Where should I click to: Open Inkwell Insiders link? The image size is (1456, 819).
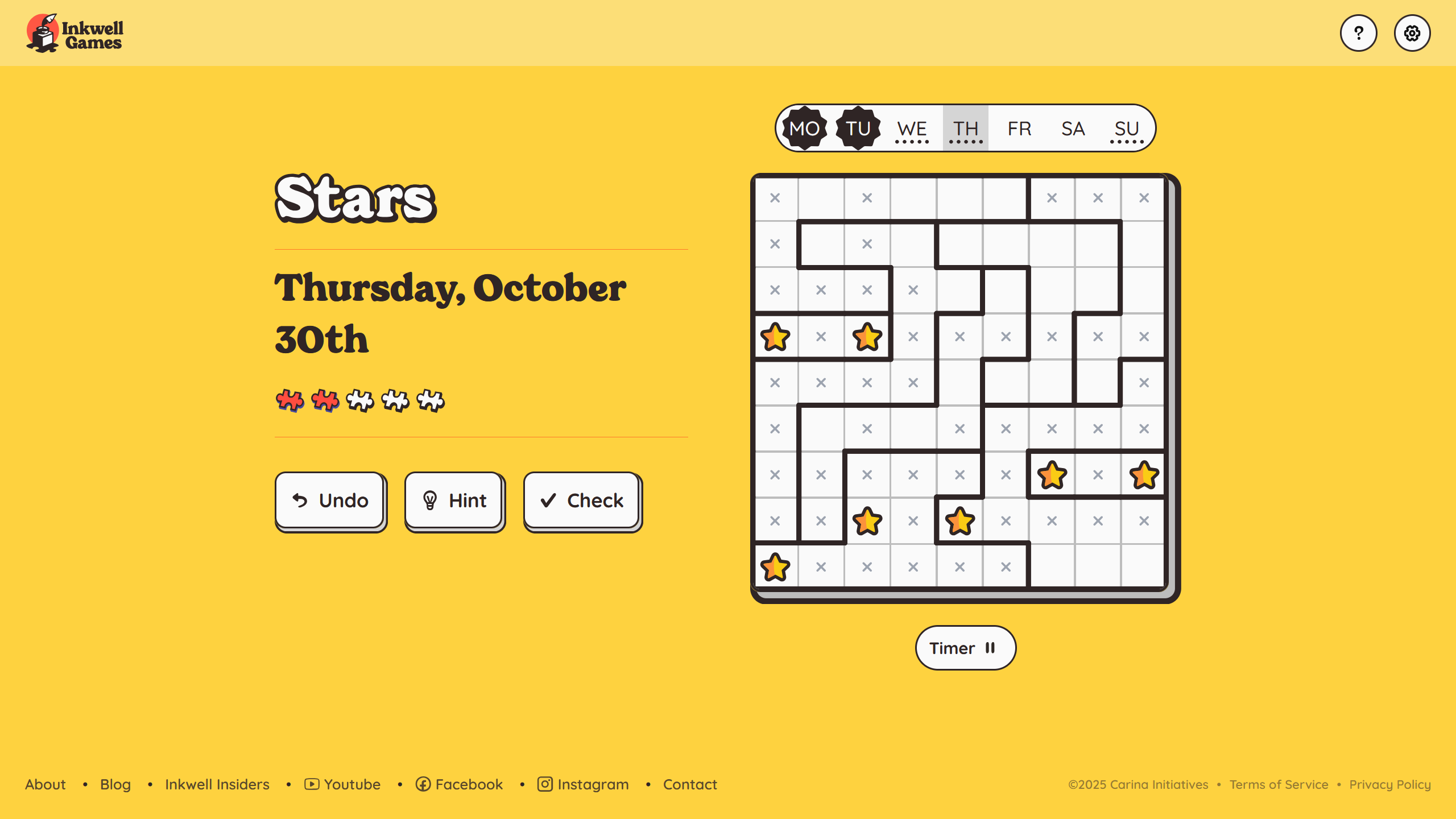click(217, 784)
